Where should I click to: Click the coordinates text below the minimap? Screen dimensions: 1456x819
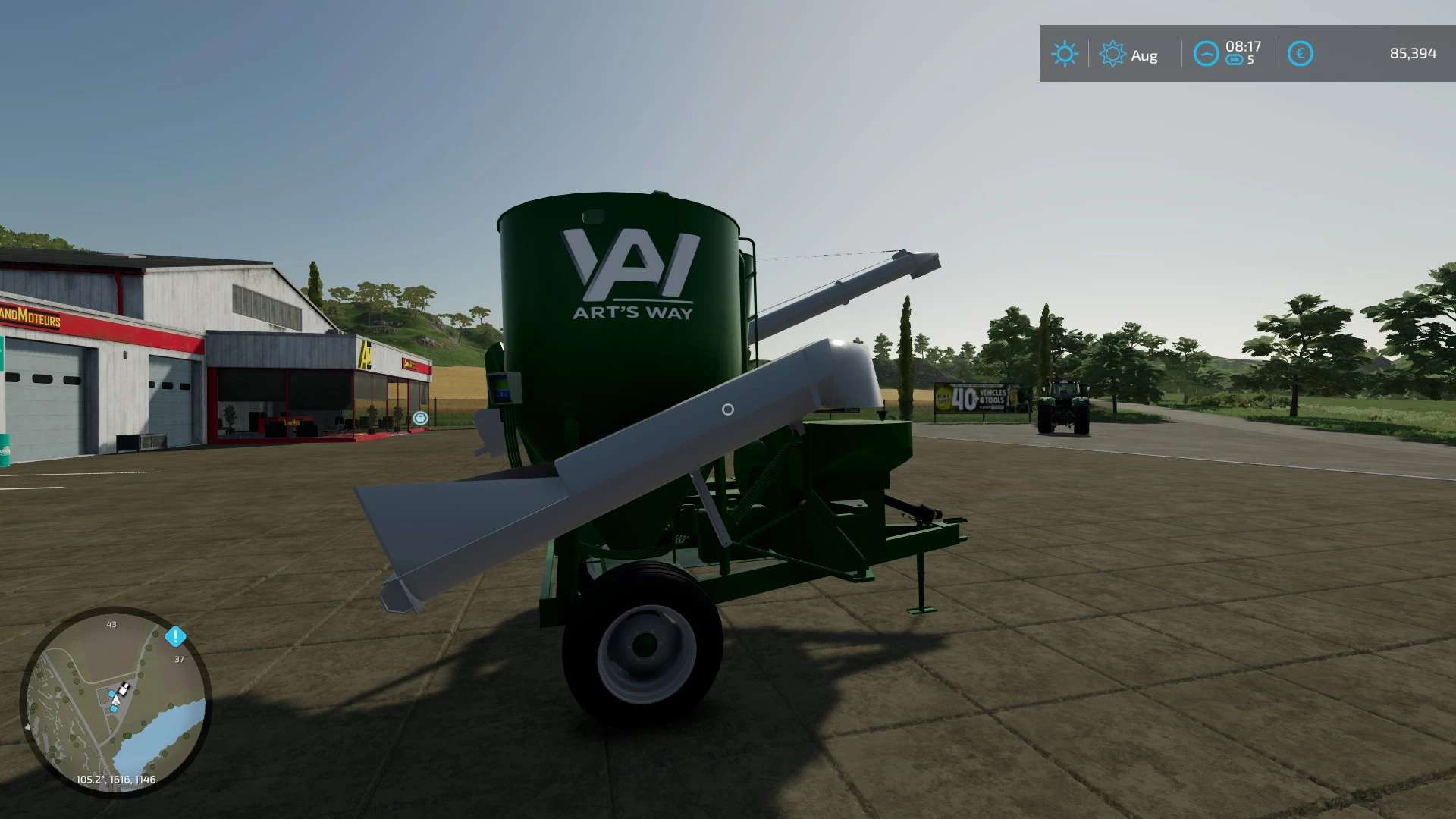pyautogui.click(x=115, y=779)
